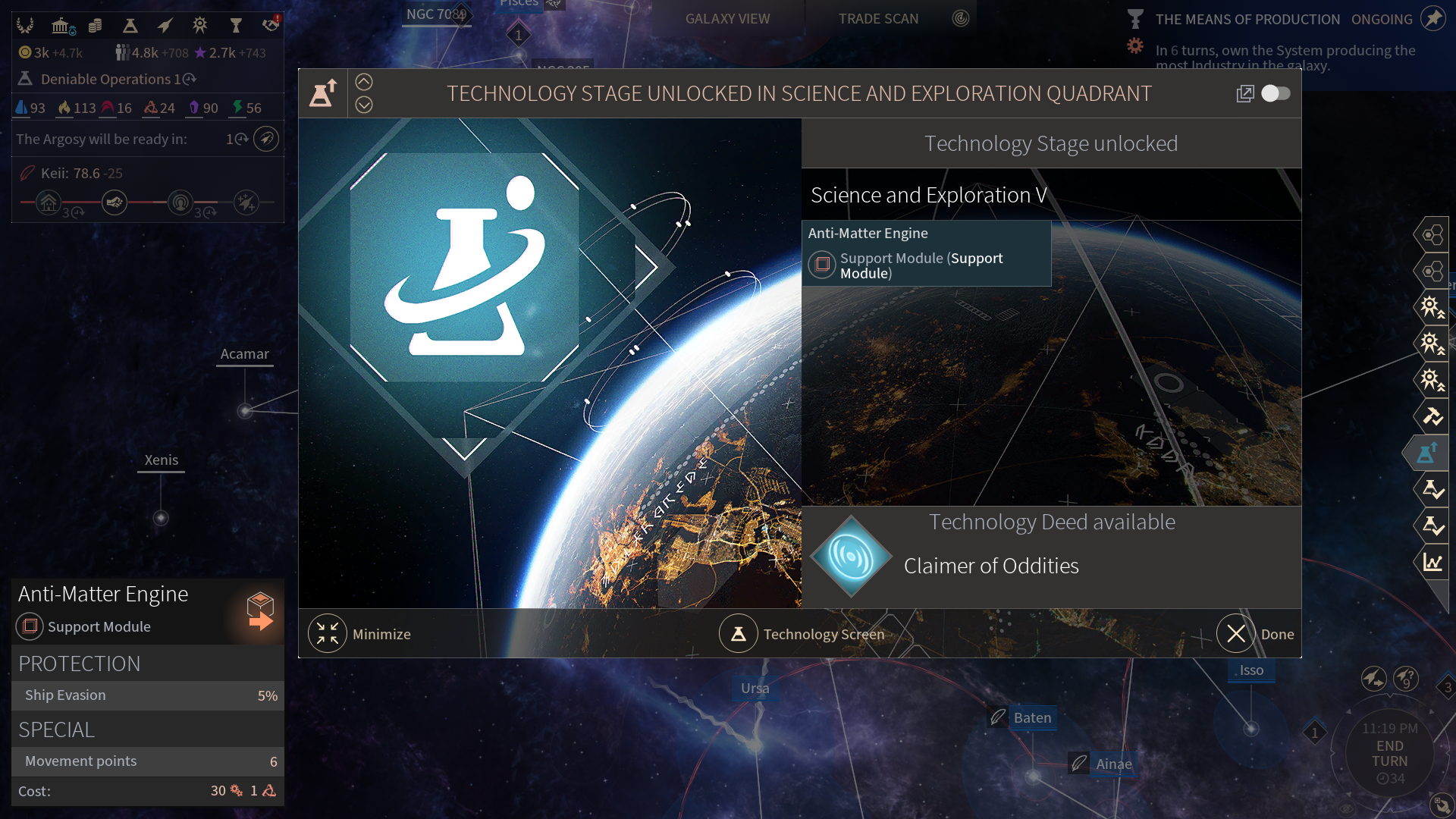Pin The Means of Production quest
The height and width of the screenshot is (819, 1456).
point(1432,18)
